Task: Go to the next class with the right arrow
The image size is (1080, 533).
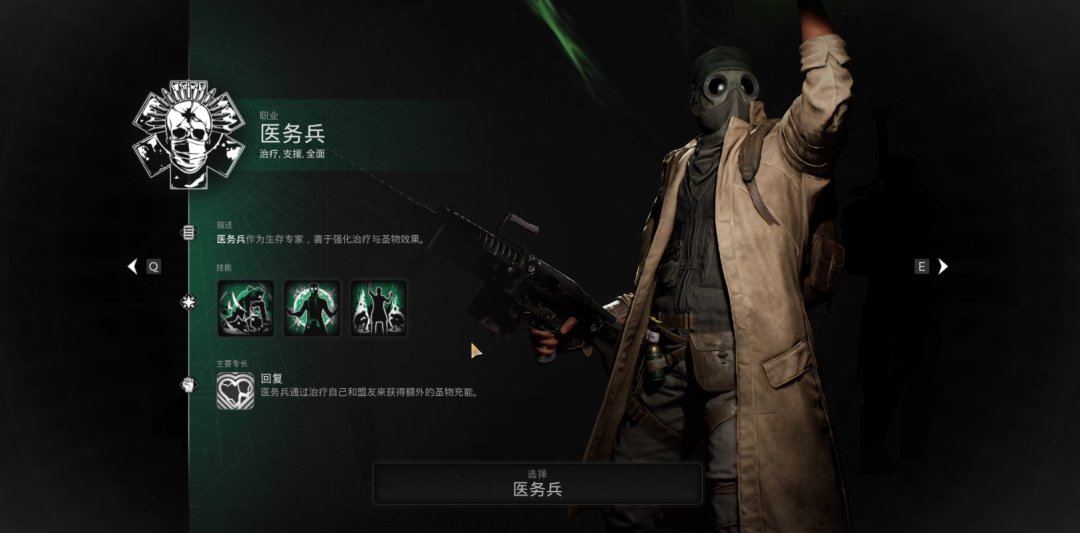Action: [x=942, y=266]
